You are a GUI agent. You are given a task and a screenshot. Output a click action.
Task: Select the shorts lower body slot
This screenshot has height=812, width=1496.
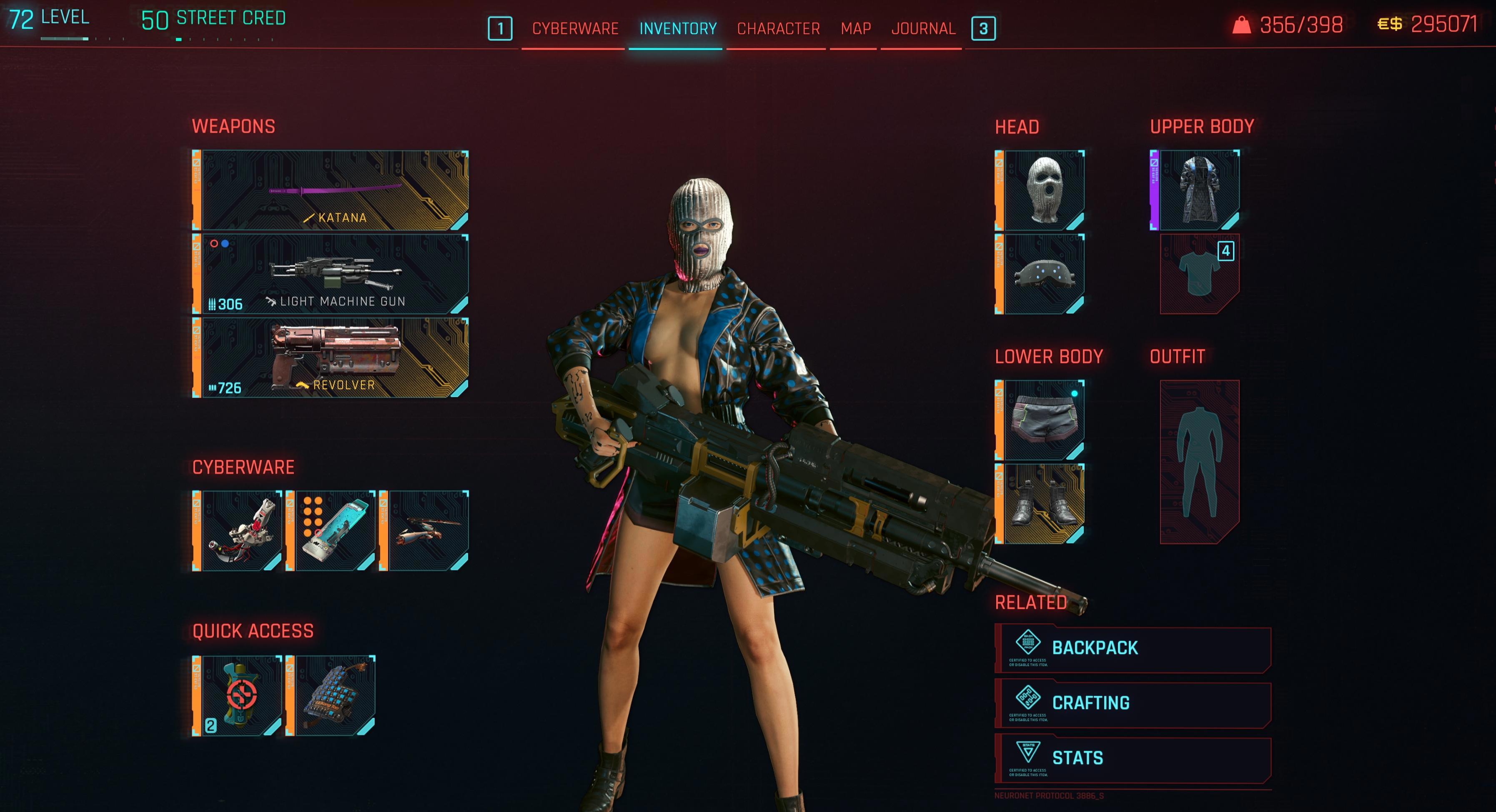point(1044,420)
